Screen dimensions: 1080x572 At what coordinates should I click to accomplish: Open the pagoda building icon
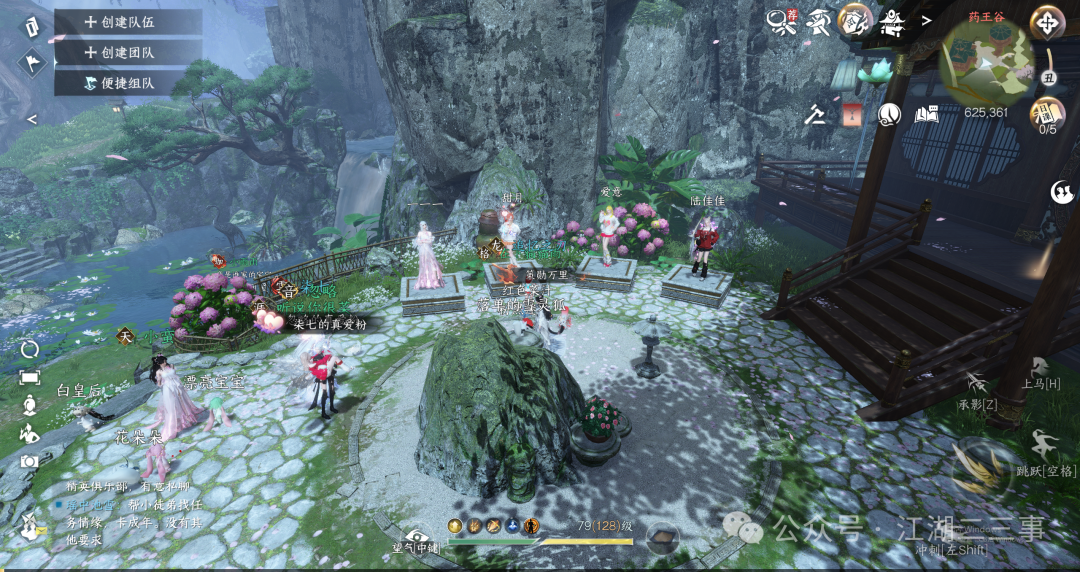(891, 21)
